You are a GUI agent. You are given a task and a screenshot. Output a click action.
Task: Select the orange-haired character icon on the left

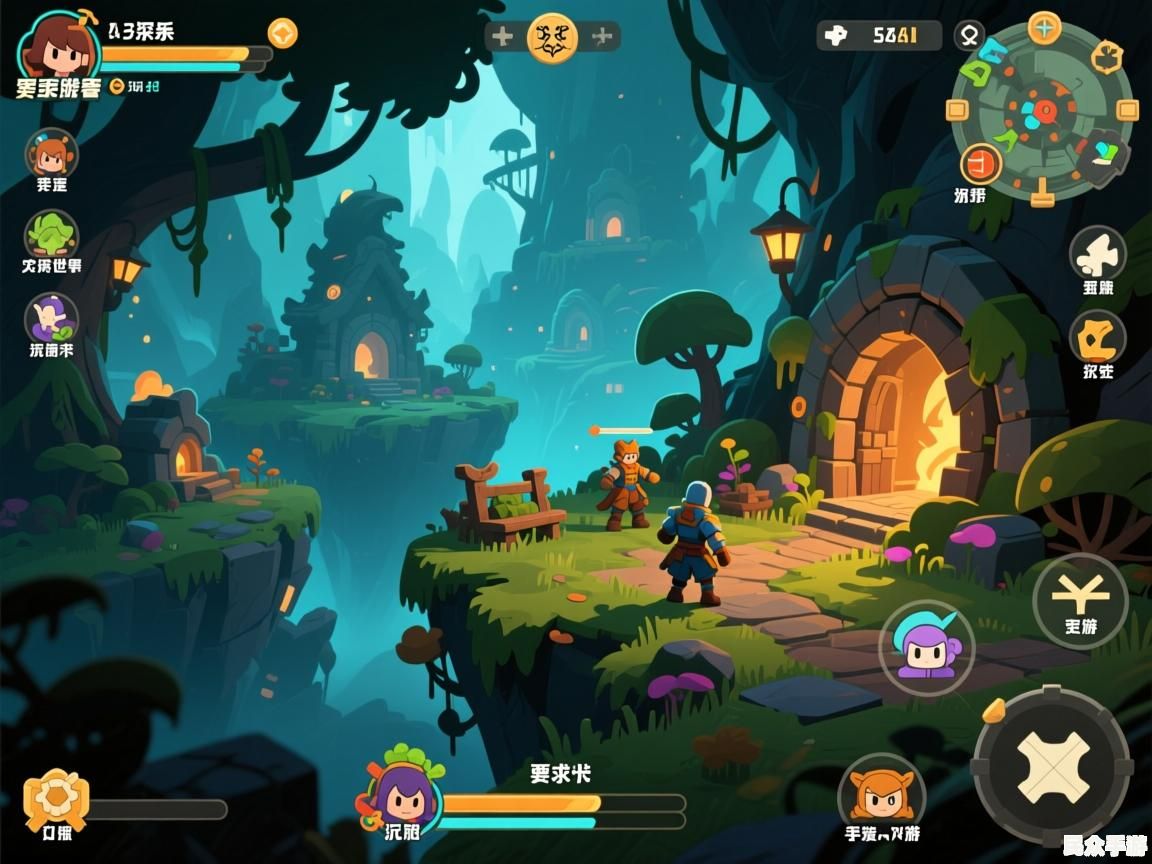[51, 154]
